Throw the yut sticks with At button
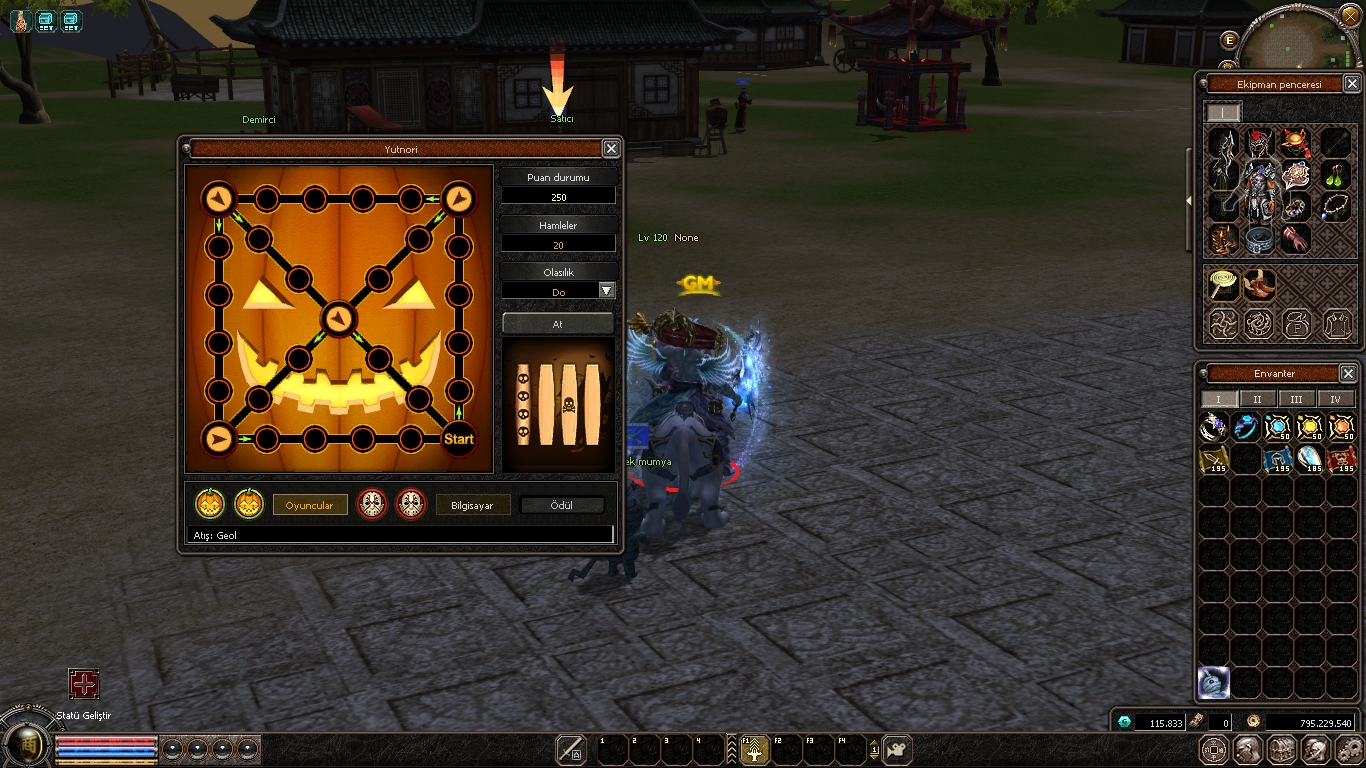Viewport: 1366px width, 768px height. point(558,324)
